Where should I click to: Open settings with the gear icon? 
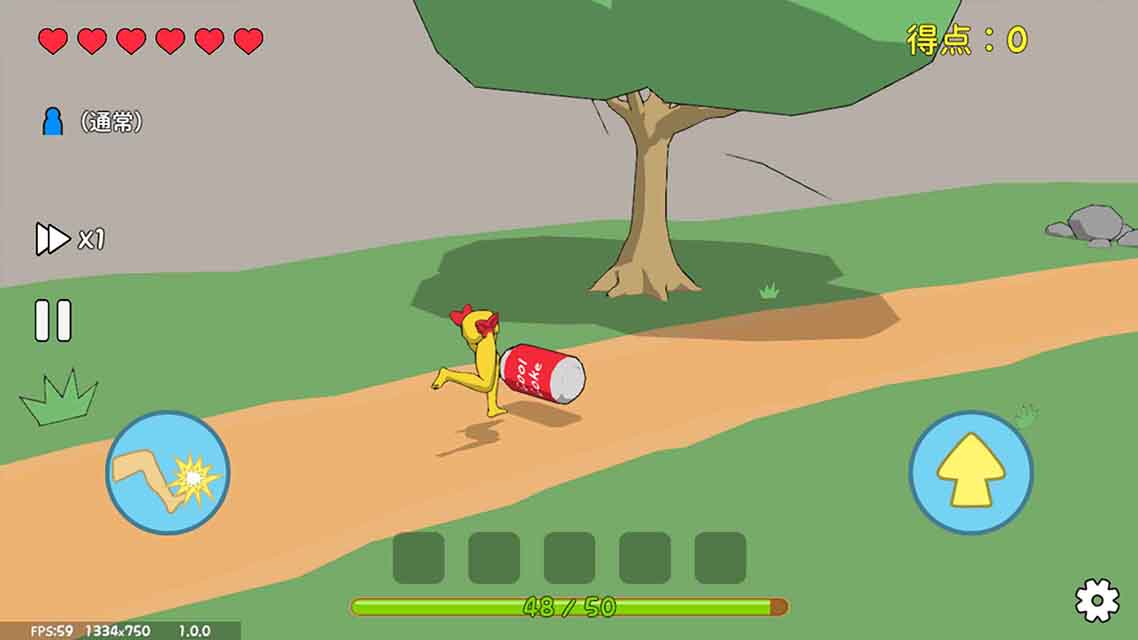(1096, 600)
